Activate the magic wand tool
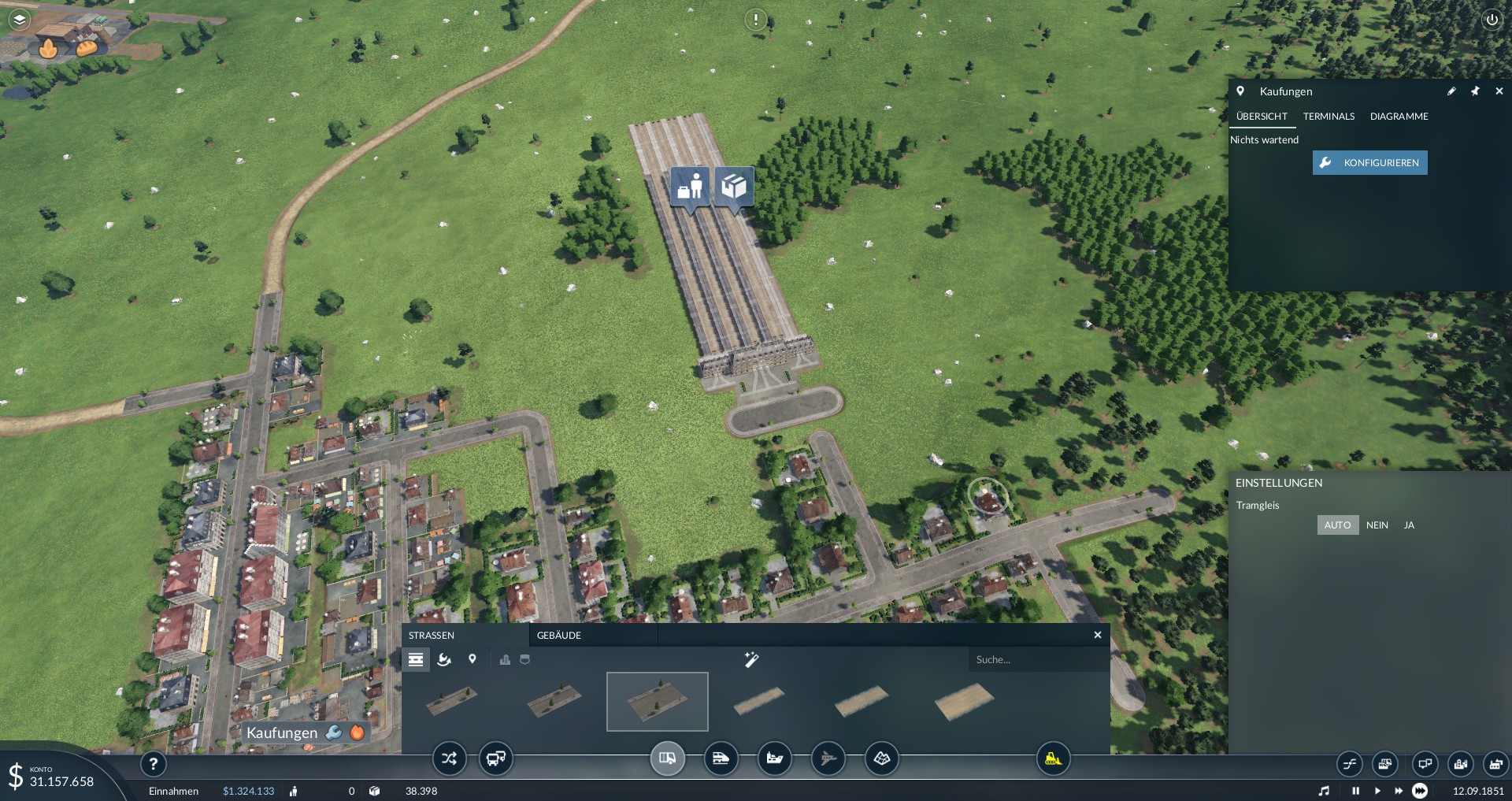Image resolution: width=1512 pixels, height=801 pixels. 751,659
